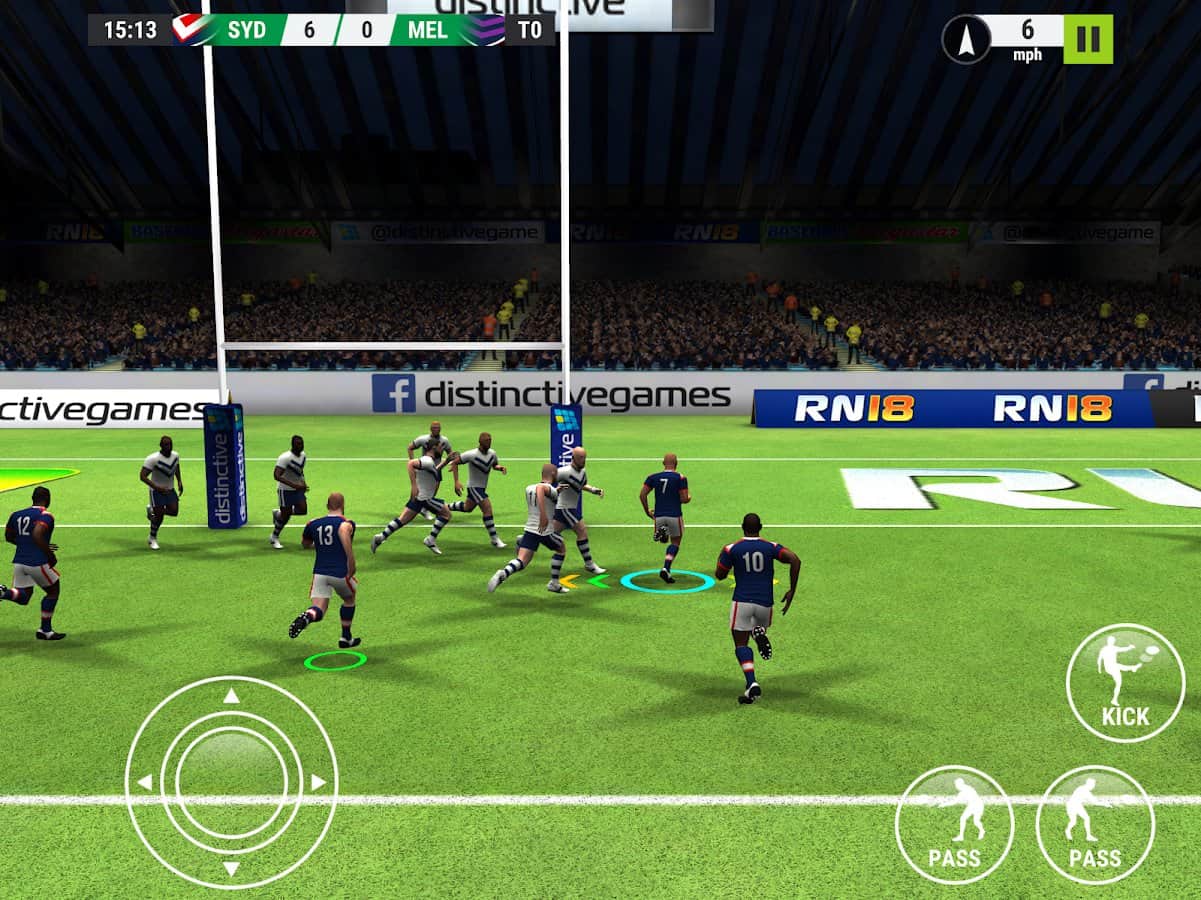
Task: Pass the ball to the left
Action: 954,824
